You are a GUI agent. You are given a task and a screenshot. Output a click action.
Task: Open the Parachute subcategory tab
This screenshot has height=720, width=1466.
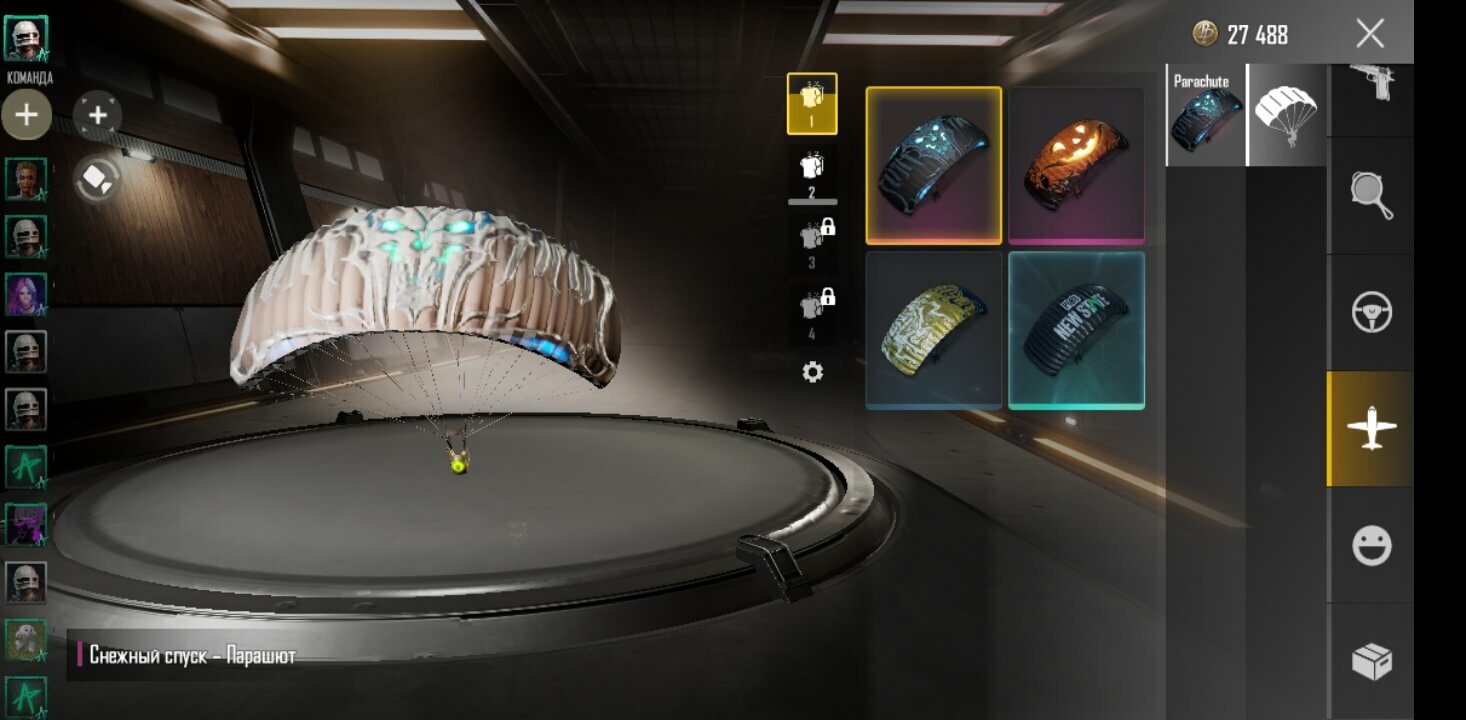click(x=1206, y=115)
